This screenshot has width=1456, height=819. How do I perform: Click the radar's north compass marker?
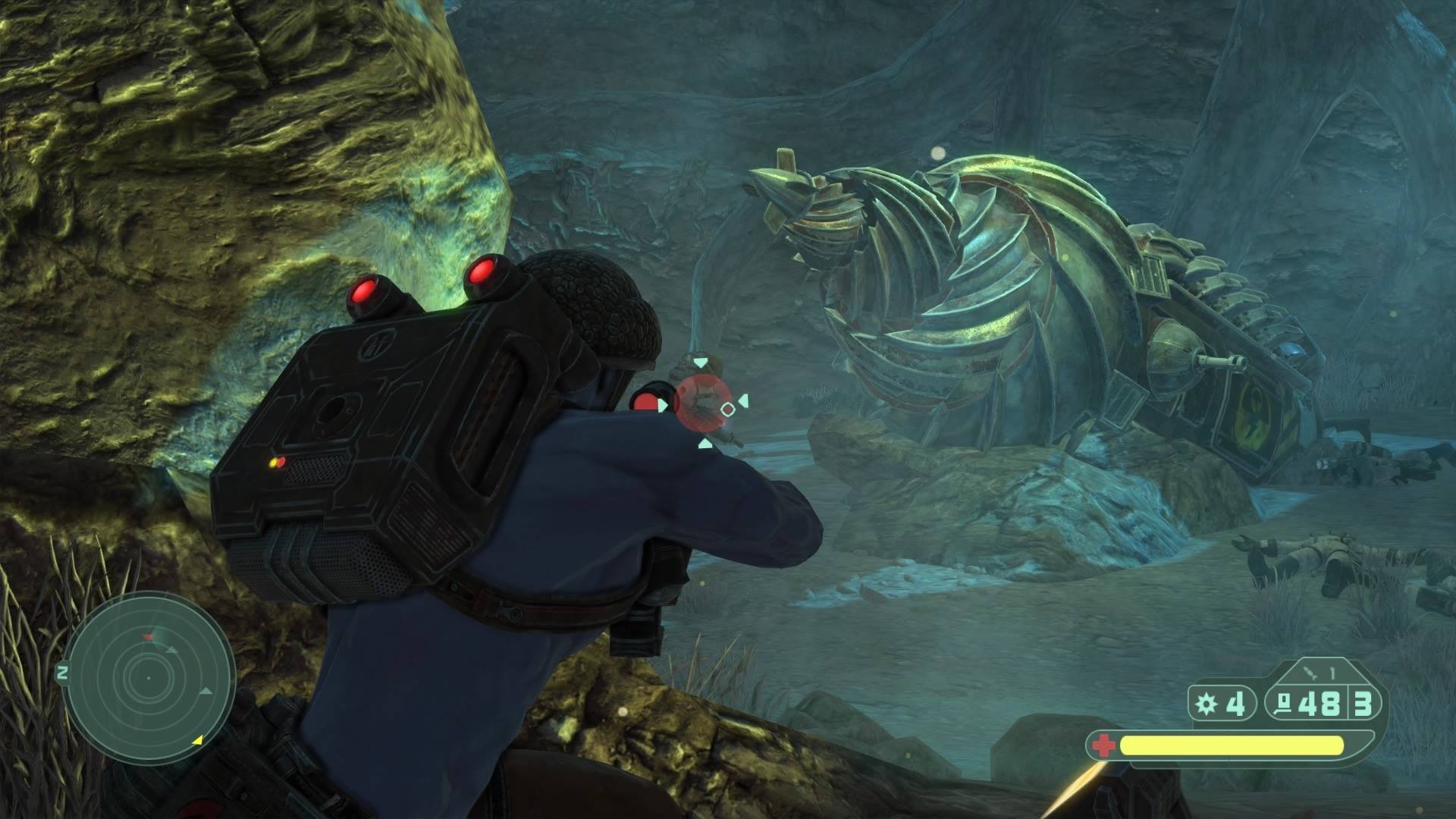[62, 673]
